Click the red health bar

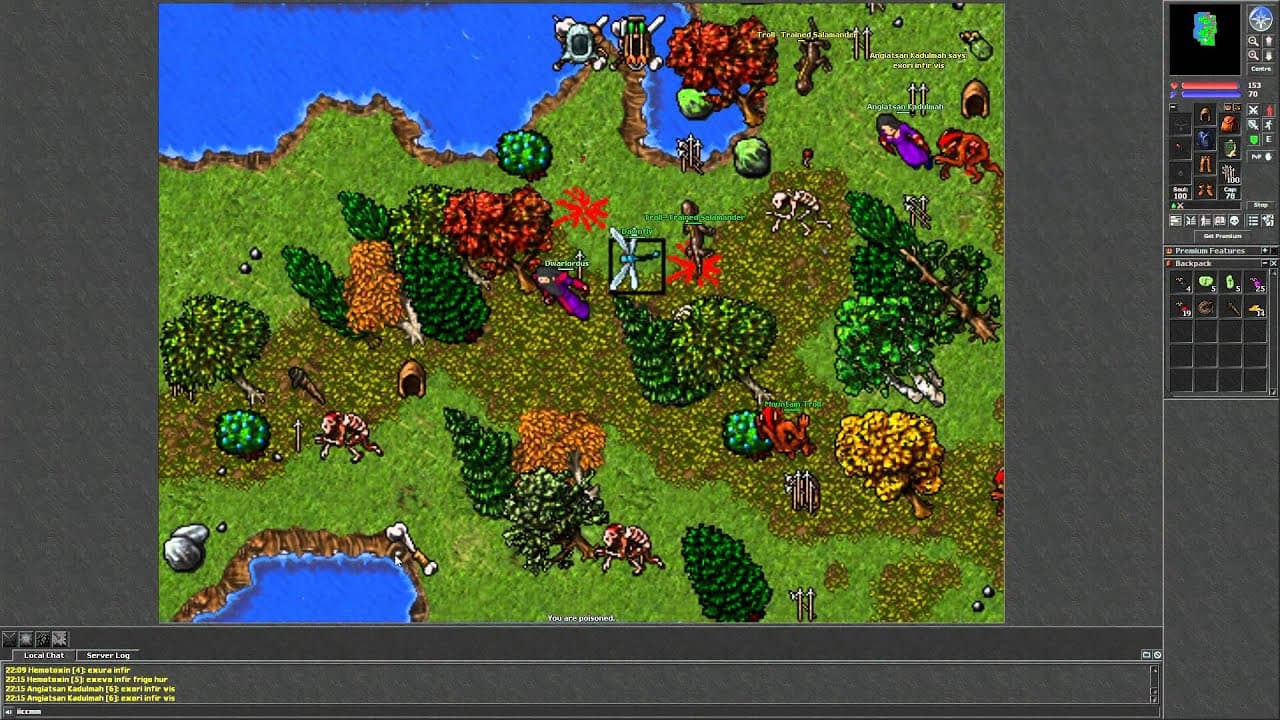pos(1210,85)
